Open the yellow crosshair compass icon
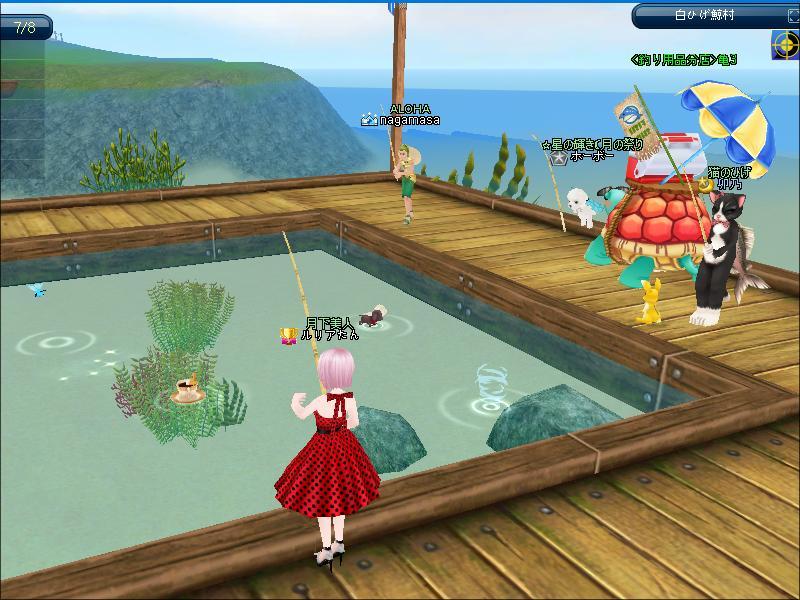This screenshot has width=800, height=600. (x=785, y=45)
